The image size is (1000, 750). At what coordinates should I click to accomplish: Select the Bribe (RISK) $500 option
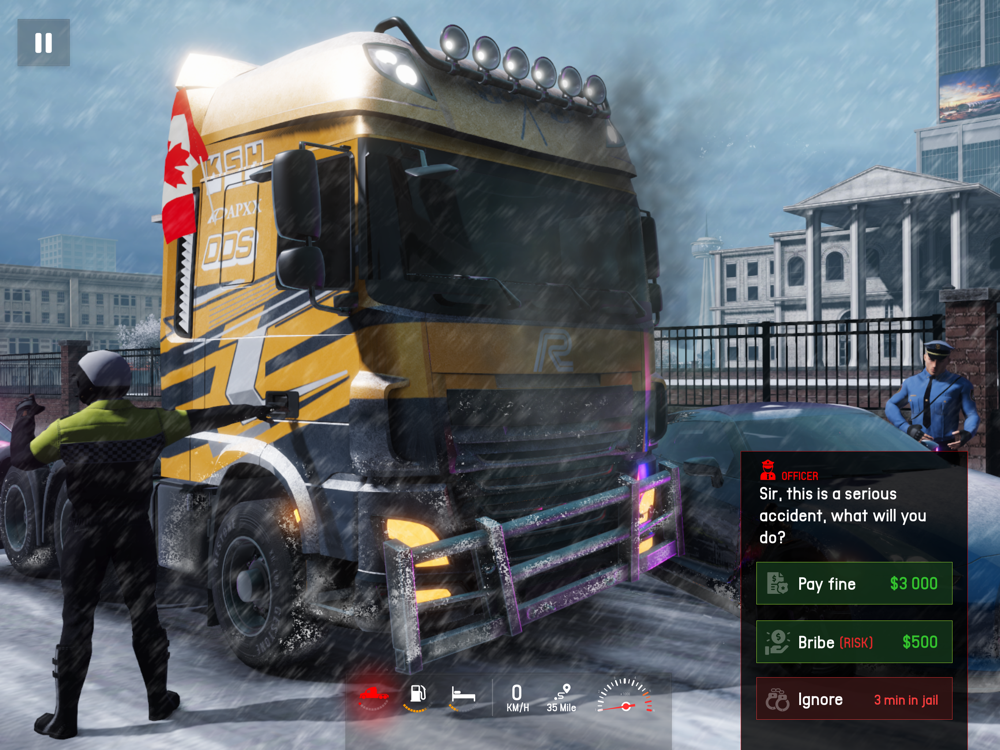(x=854, y=642)
